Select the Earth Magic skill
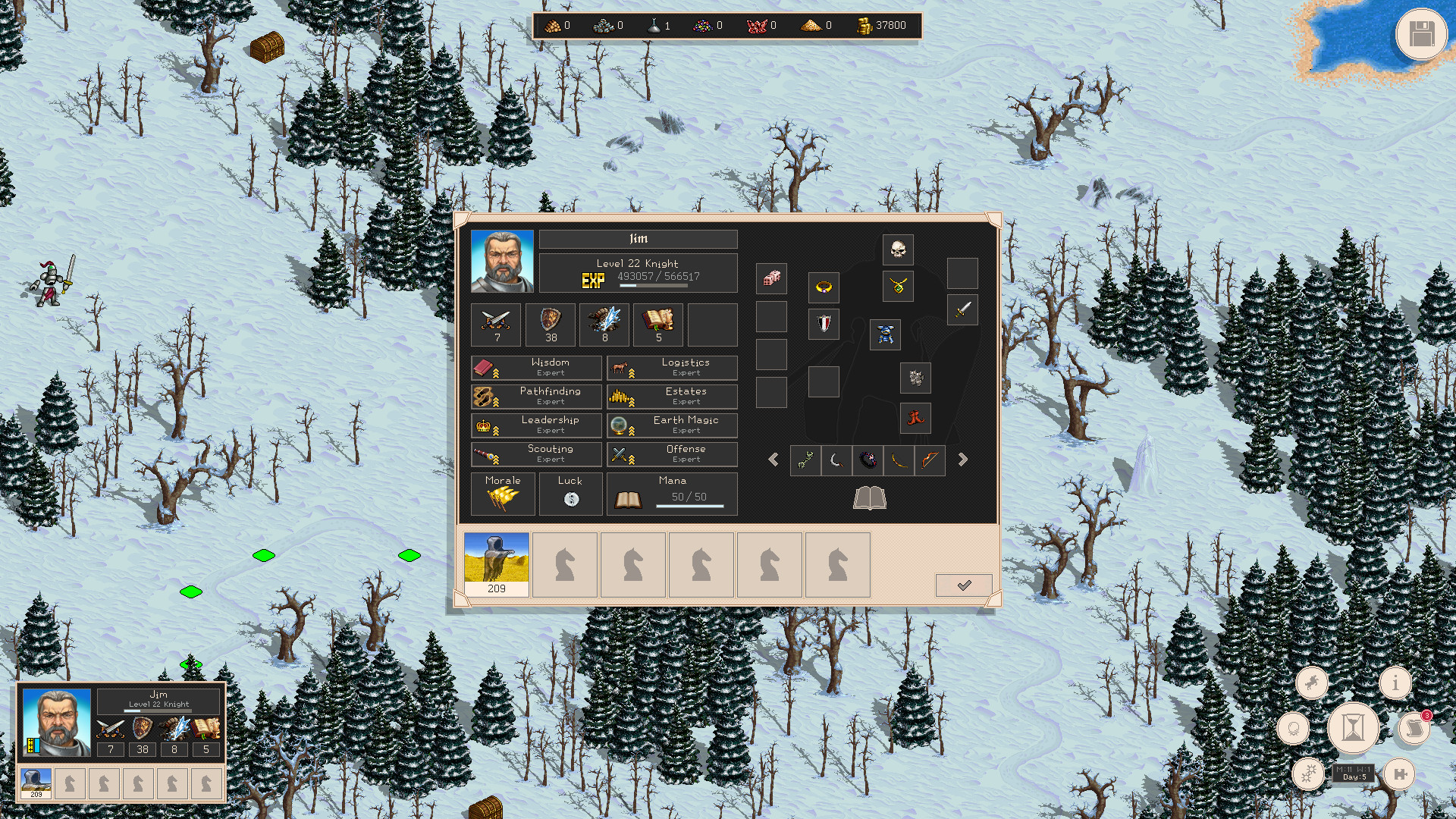The image size is (1456, 819). click(x=672, y=425)
